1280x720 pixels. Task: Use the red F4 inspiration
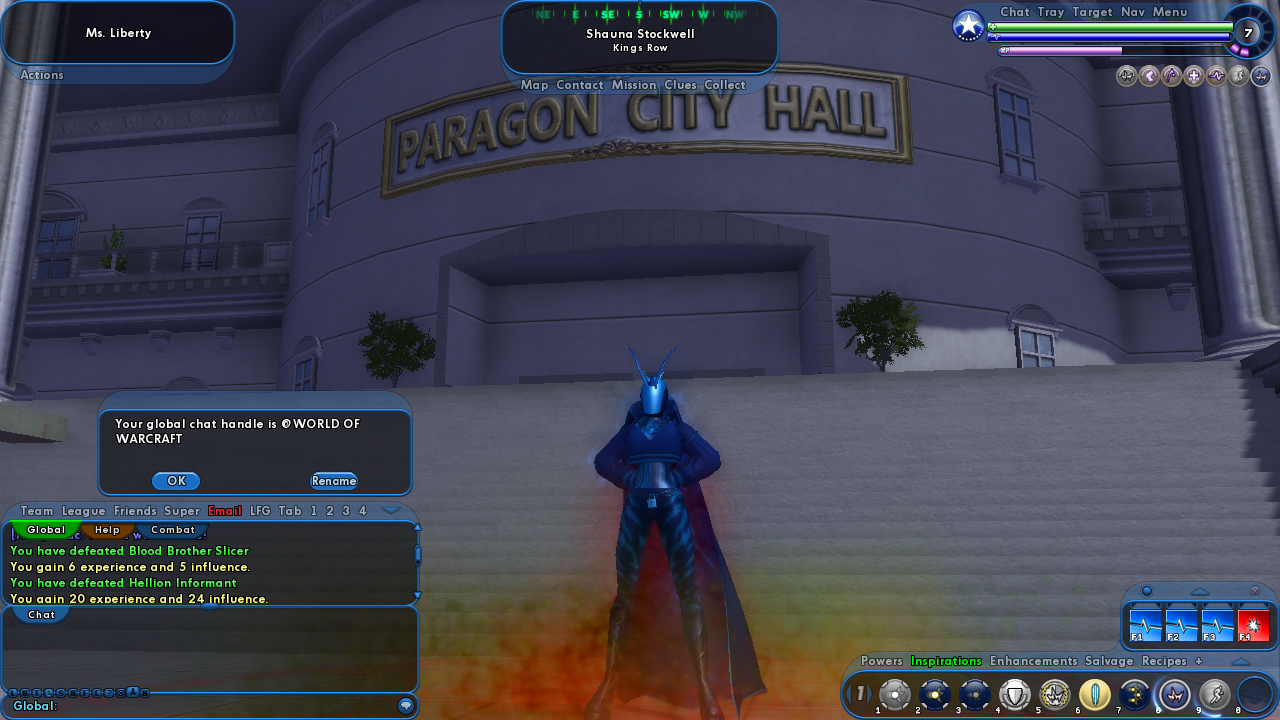[x=1254, y=625]
